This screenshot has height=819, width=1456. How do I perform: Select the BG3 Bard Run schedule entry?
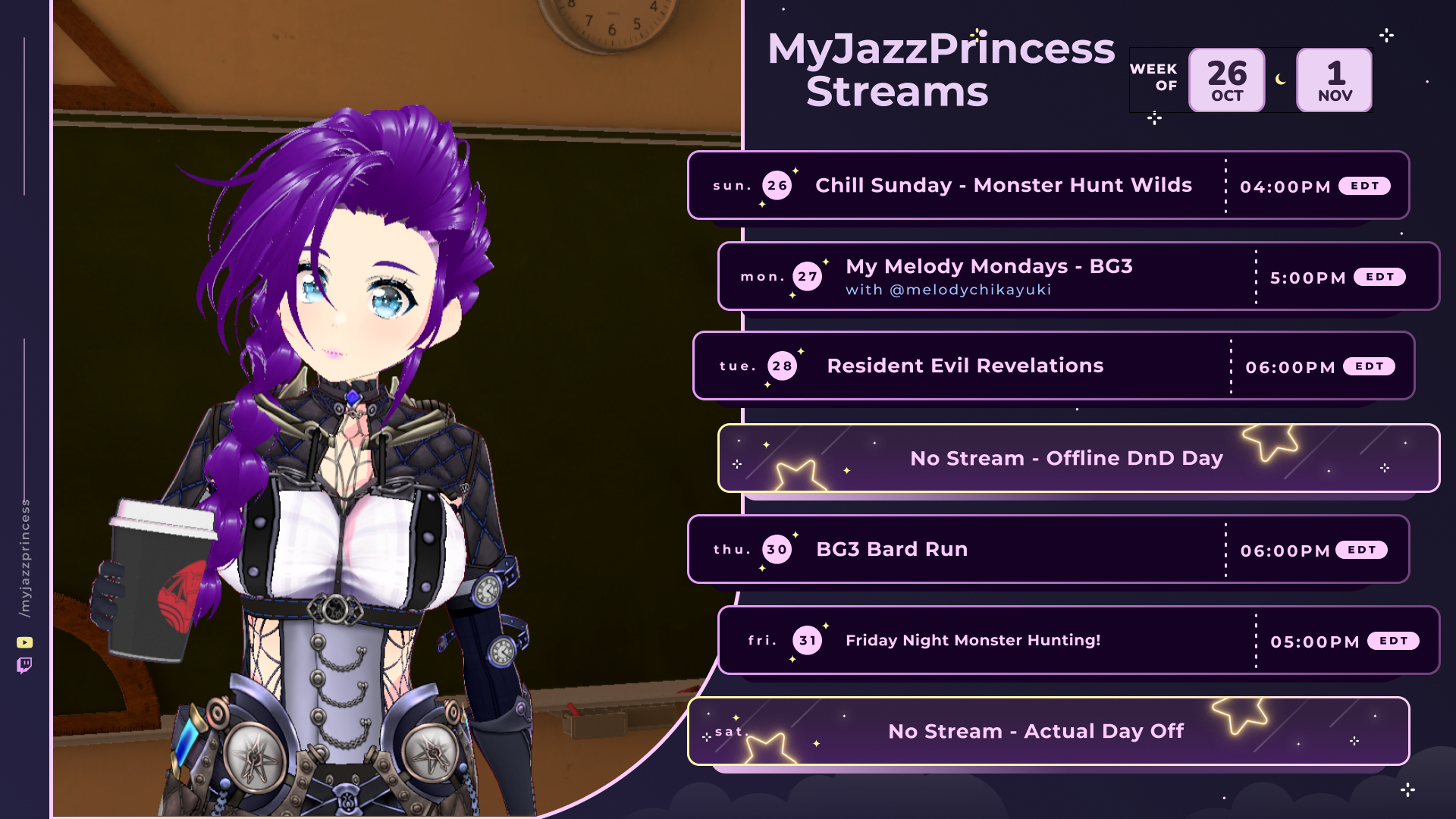pos(892,550)
